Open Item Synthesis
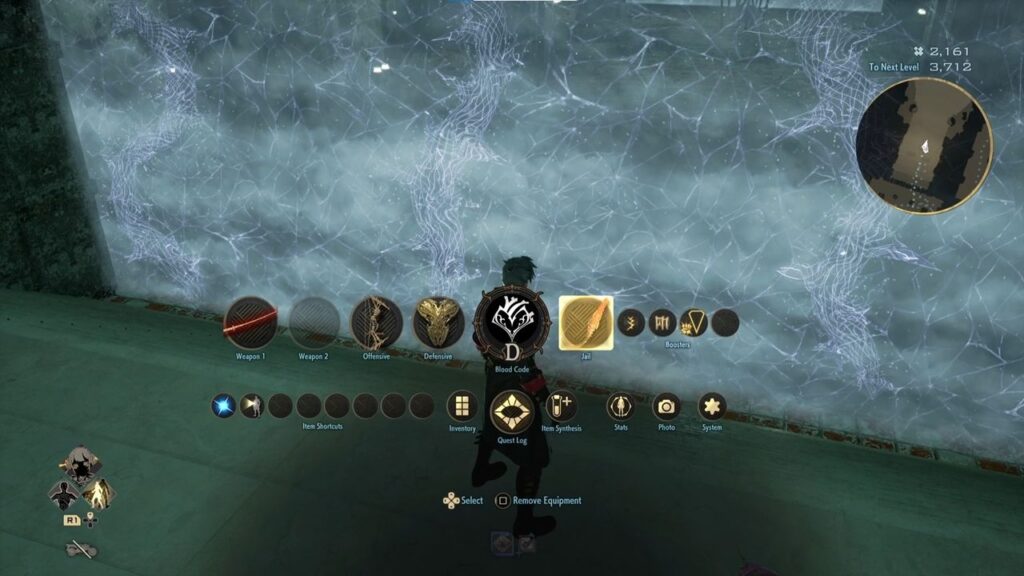The image size is (1024, 576). (x=561, y=406)
